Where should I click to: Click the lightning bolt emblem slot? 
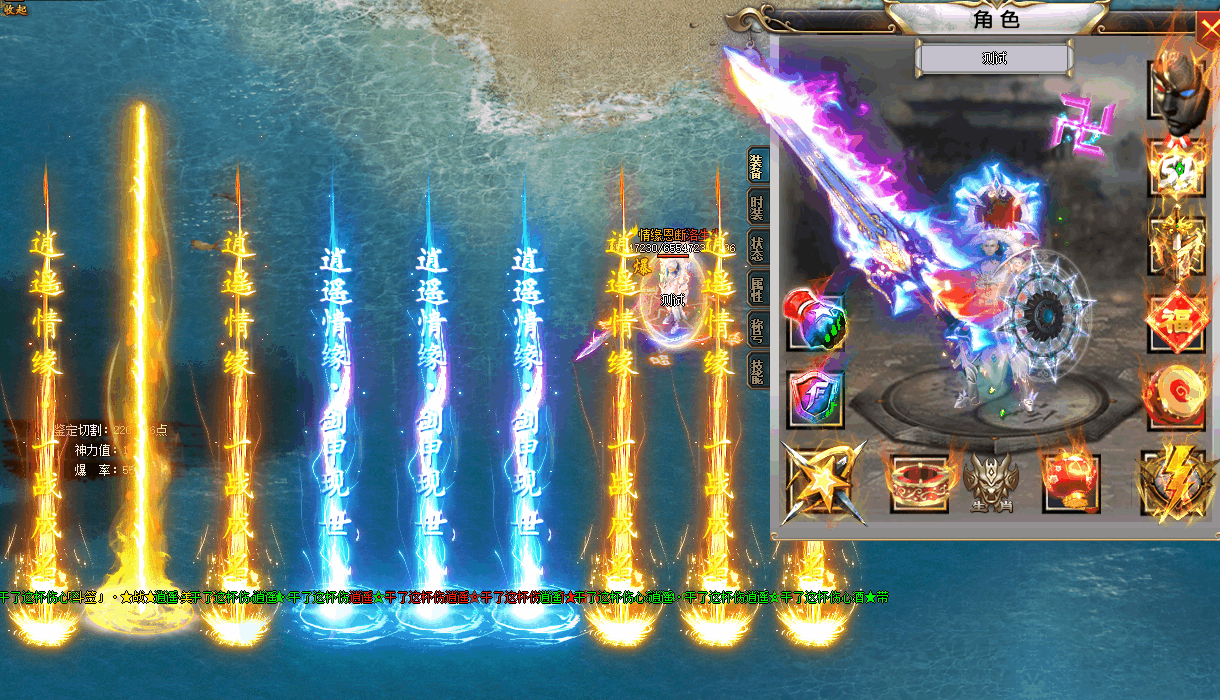(x=1176, y=481)
